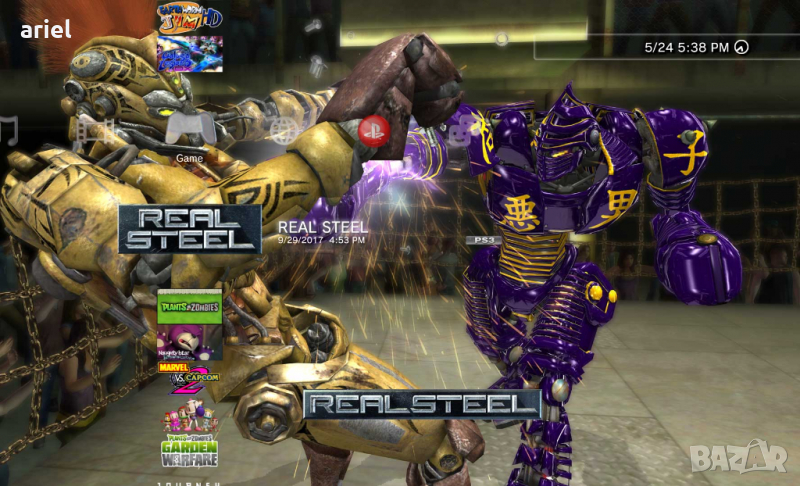Select the game thumbnail below Earthworm Jim
Image resolution: width=800 pixels, height=486 pixels.
pyautogui.click(x=189, y=54)
